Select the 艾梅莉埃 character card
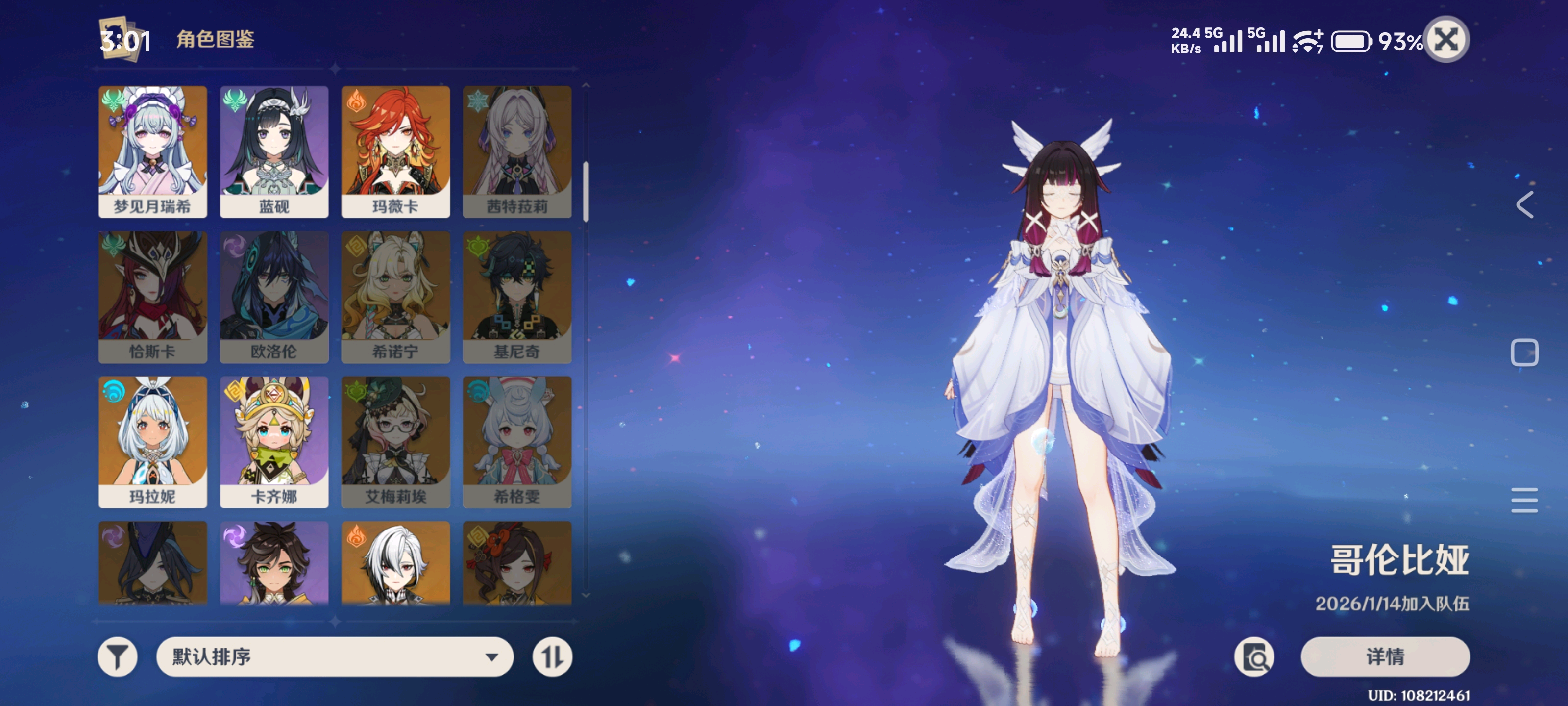The image size is (1568, 706). (395, 442)
